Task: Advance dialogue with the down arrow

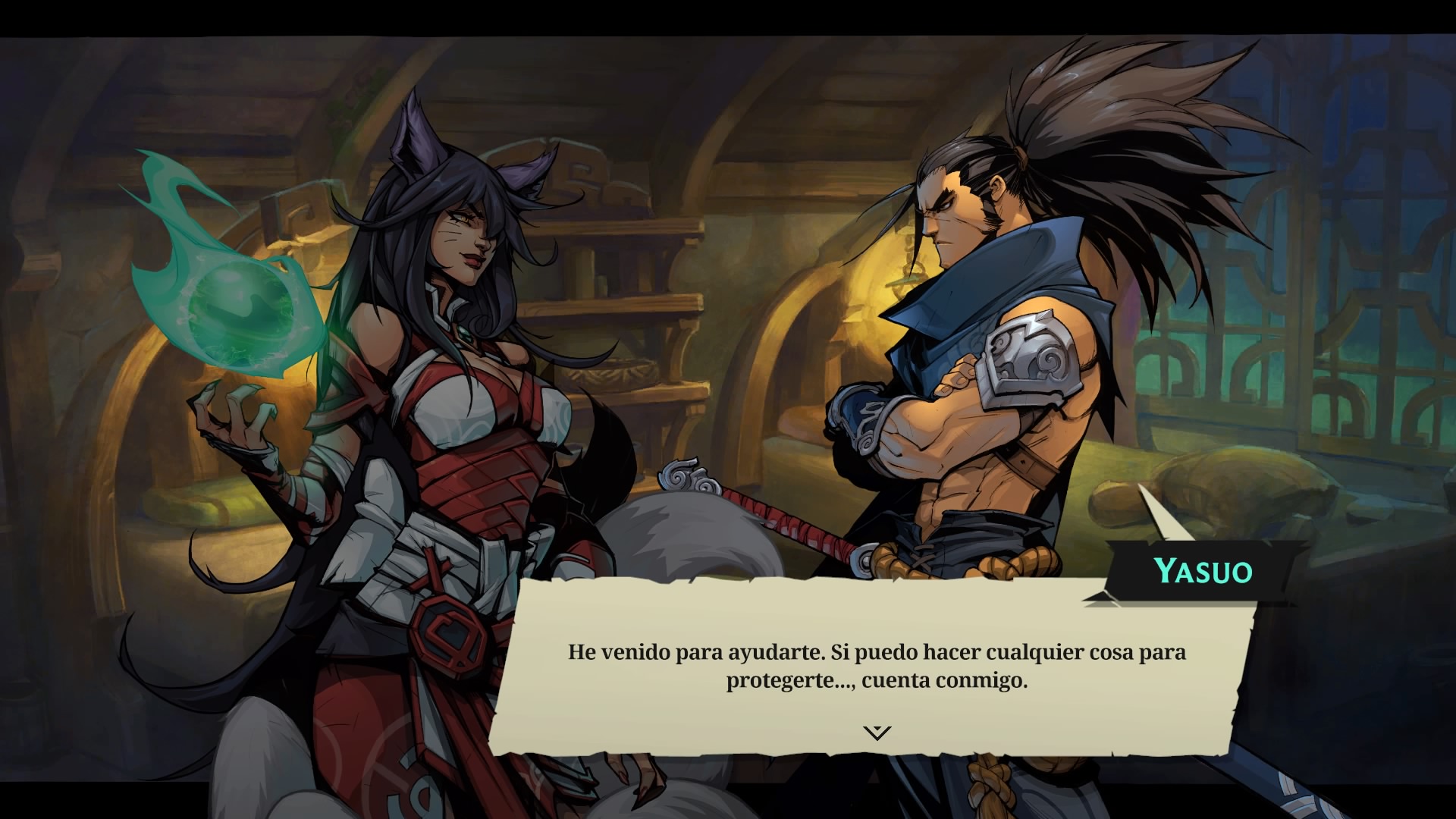Action: click(x=877, y=733)
